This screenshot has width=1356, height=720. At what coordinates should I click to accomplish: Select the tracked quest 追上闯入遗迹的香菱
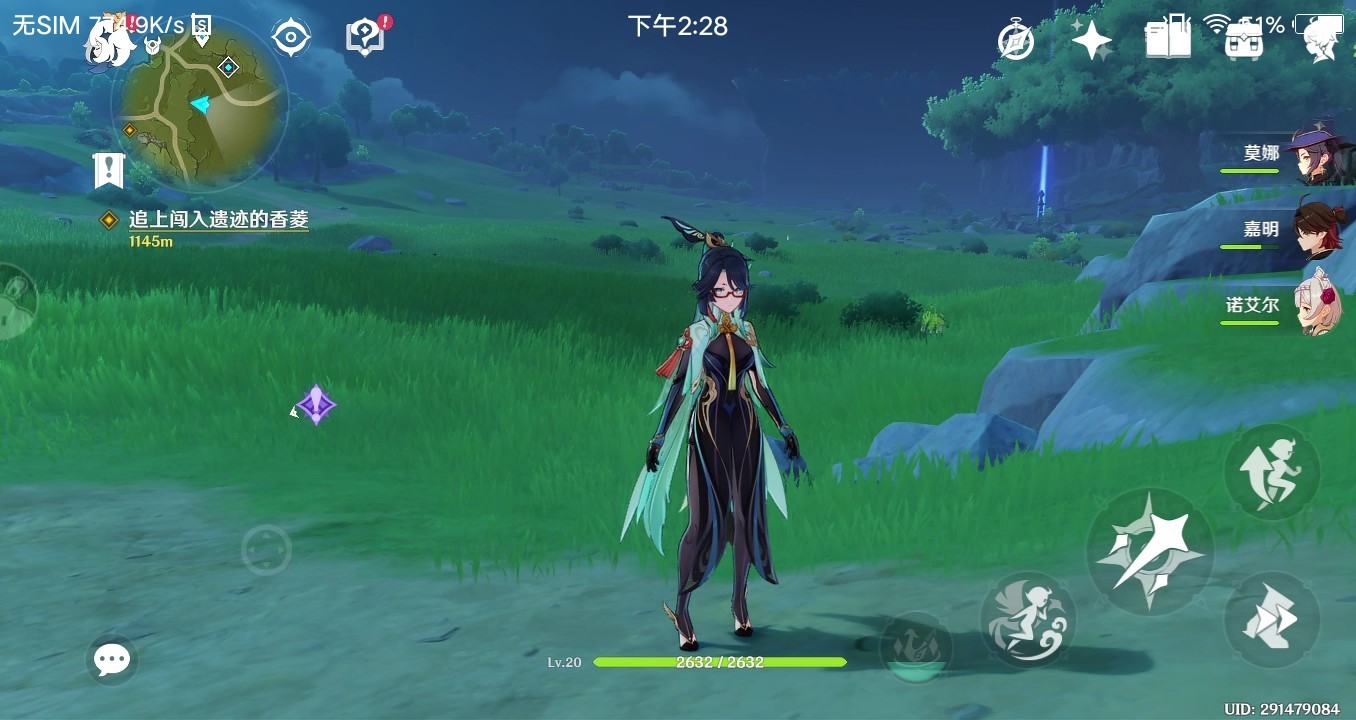click(x=218, y=220)
